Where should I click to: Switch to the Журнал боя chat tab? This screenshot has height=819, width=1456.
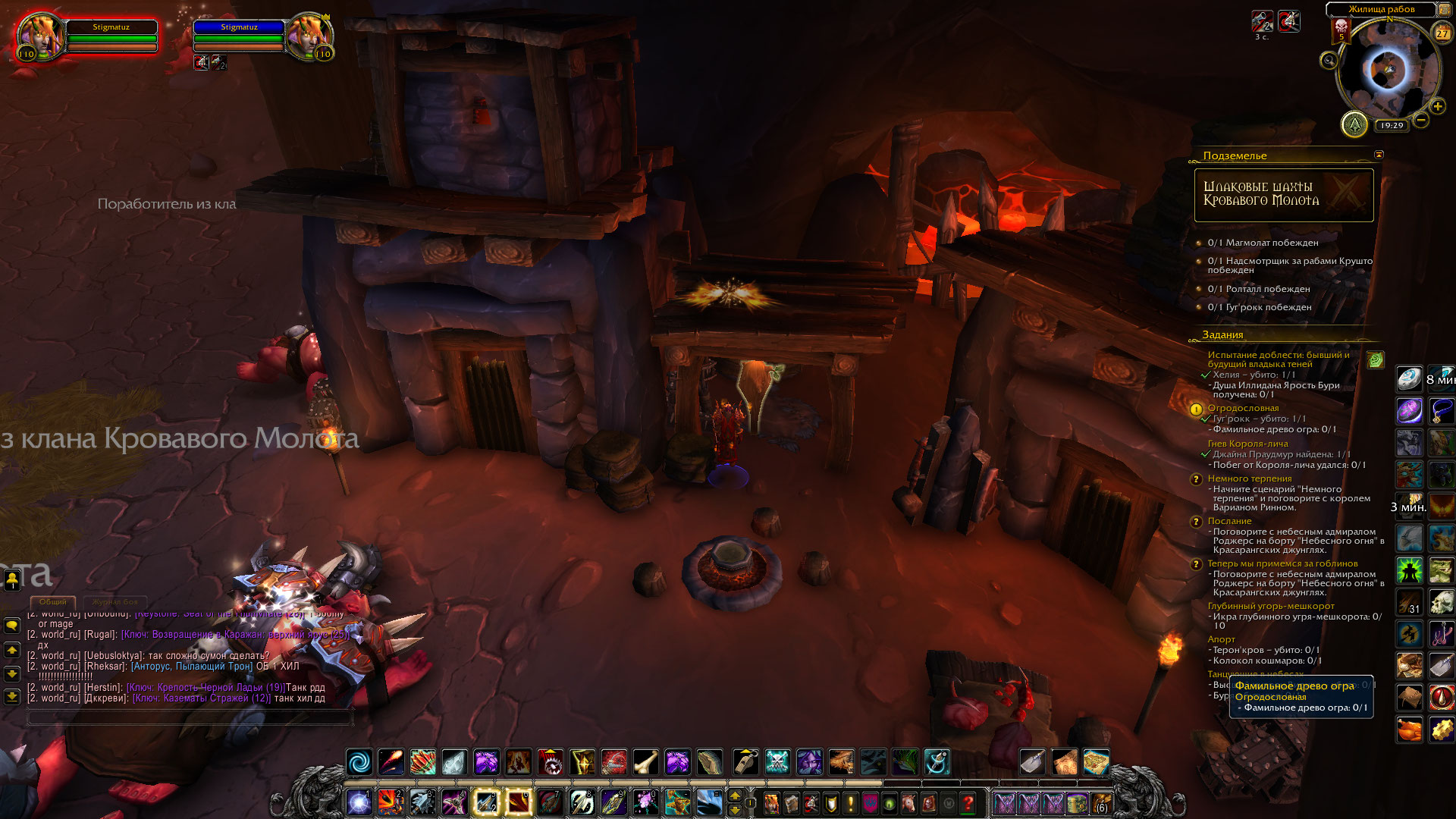pyautogui.click(x=115, y=602)
